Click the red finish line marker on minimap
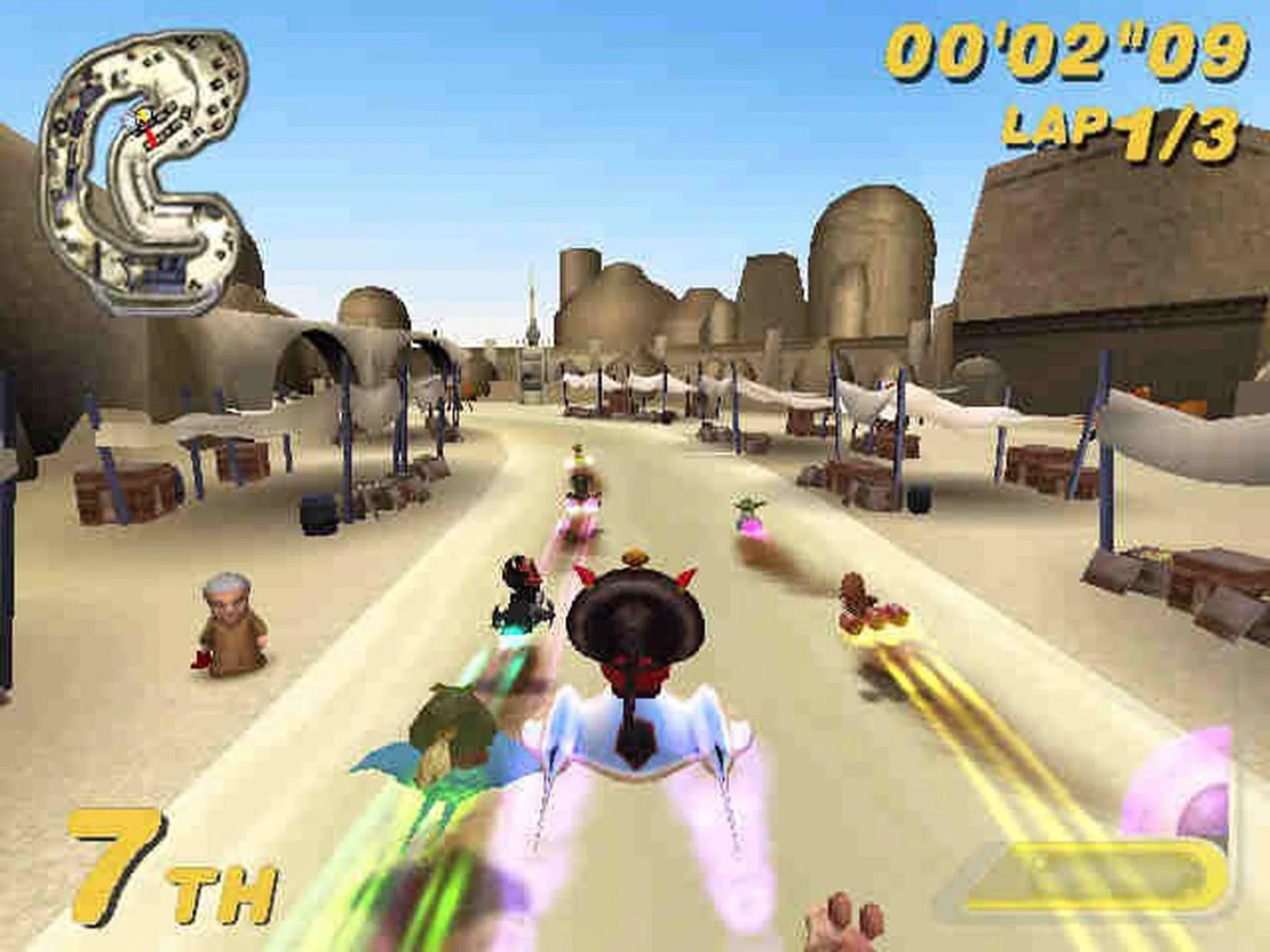 click(151, 136)
